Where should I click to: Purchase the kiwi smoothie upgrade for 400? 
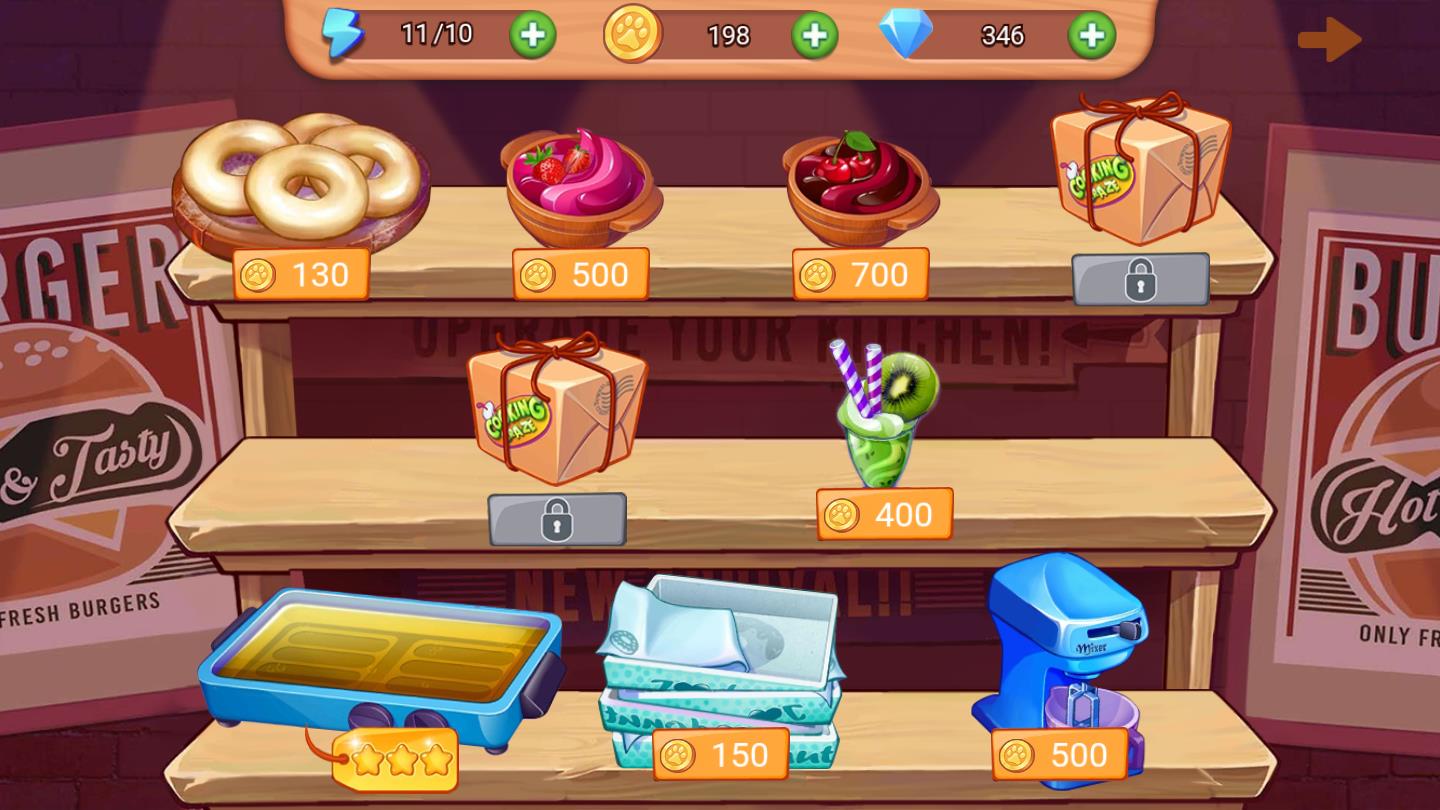point(884,515)
